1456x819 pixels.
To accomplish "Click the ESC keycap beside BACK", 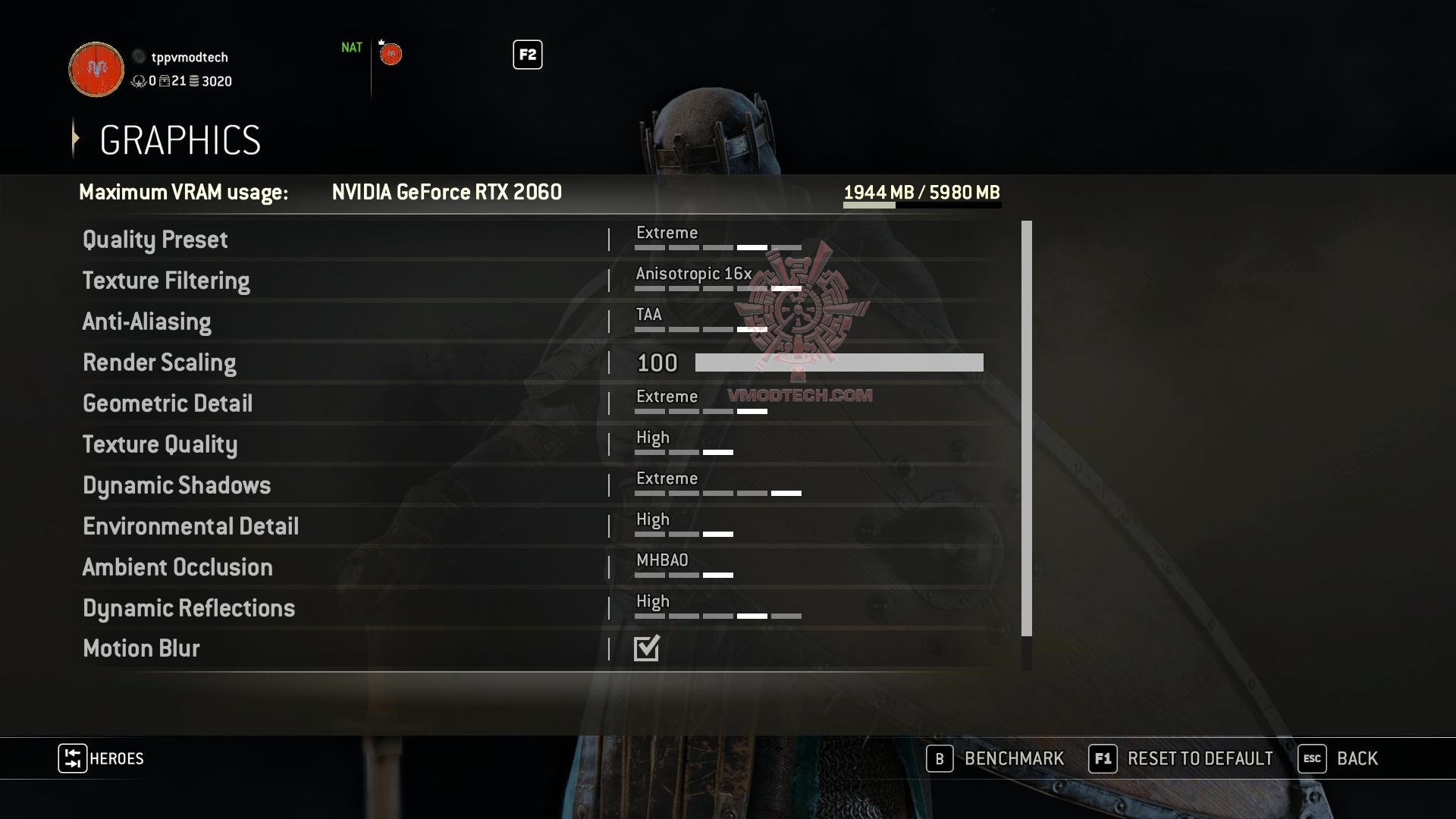I will click(1313, 758).
